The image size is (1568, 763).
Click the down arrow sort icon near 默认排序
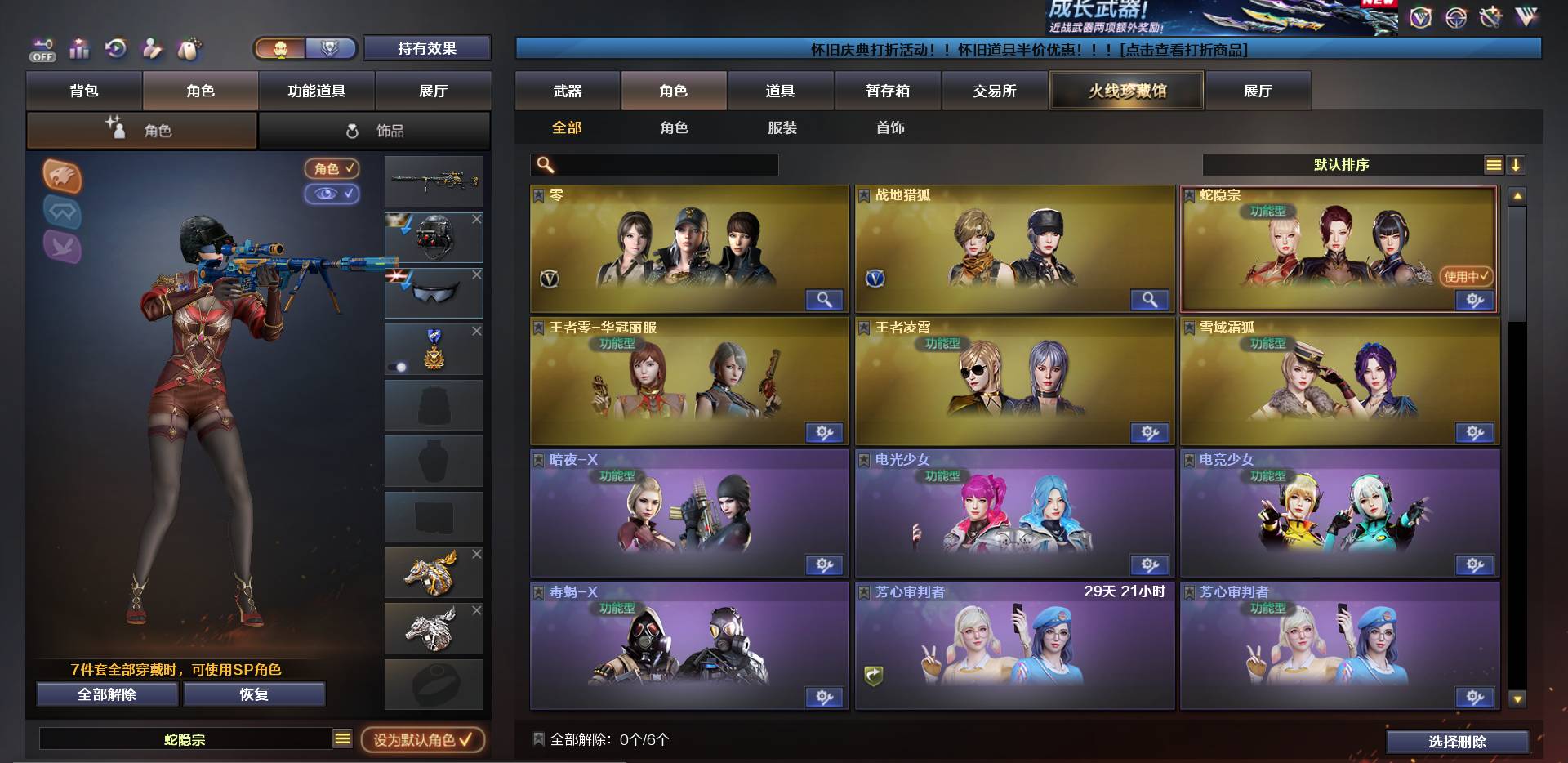coord(1517,165)
